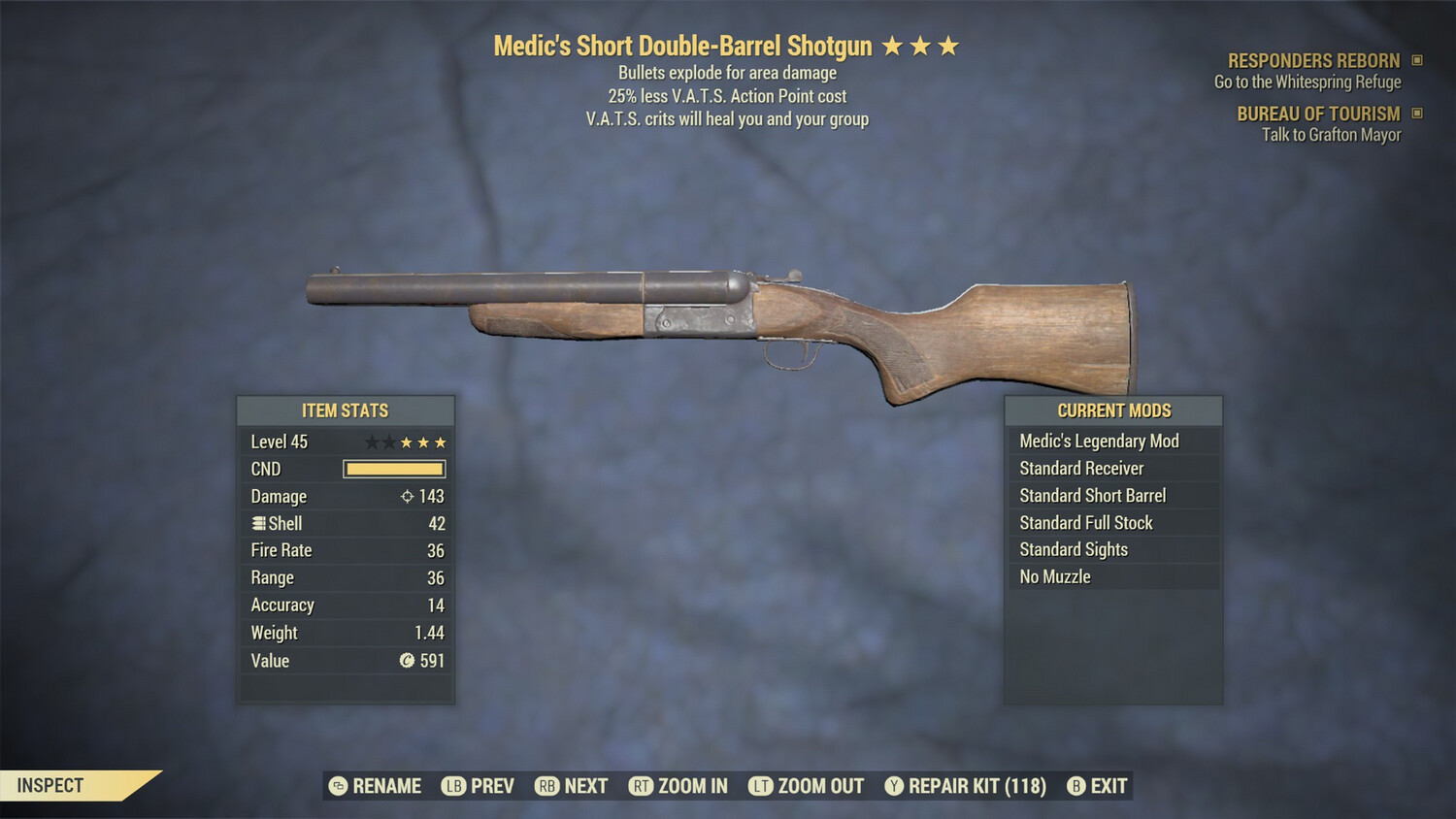Click the Y repair kit icon
This screenshot has height=819, width=1456.
click(894, 786)
